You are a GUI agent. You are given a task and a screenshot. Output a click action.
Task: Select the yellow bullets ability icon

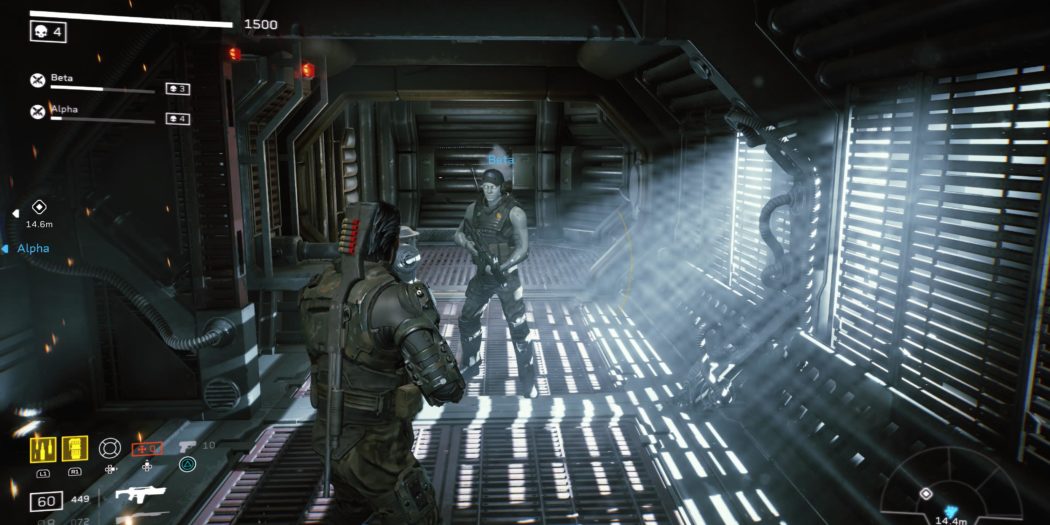pyautogui.click(x=42, y=449)
